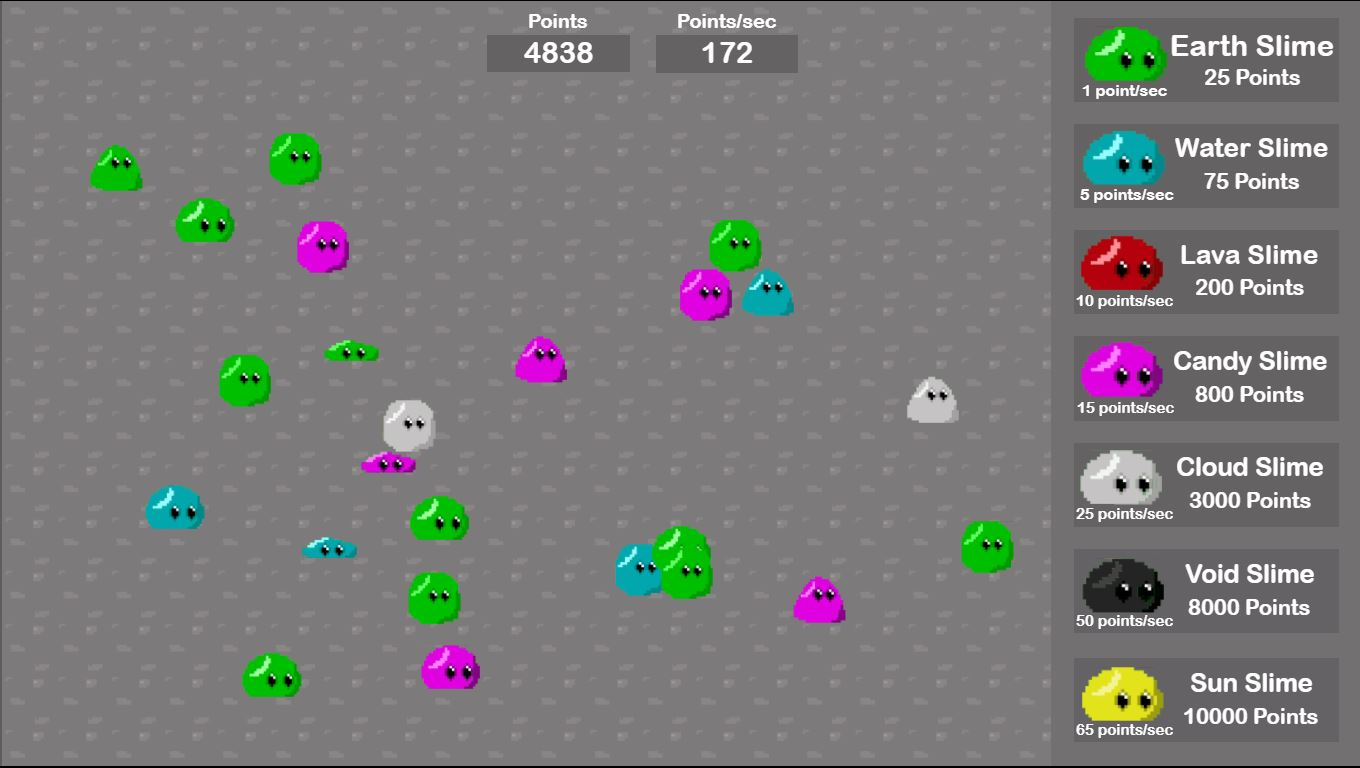1360x768 pixels.
Task: Click the Points/sec display showing 172
Action: [726, 55]
